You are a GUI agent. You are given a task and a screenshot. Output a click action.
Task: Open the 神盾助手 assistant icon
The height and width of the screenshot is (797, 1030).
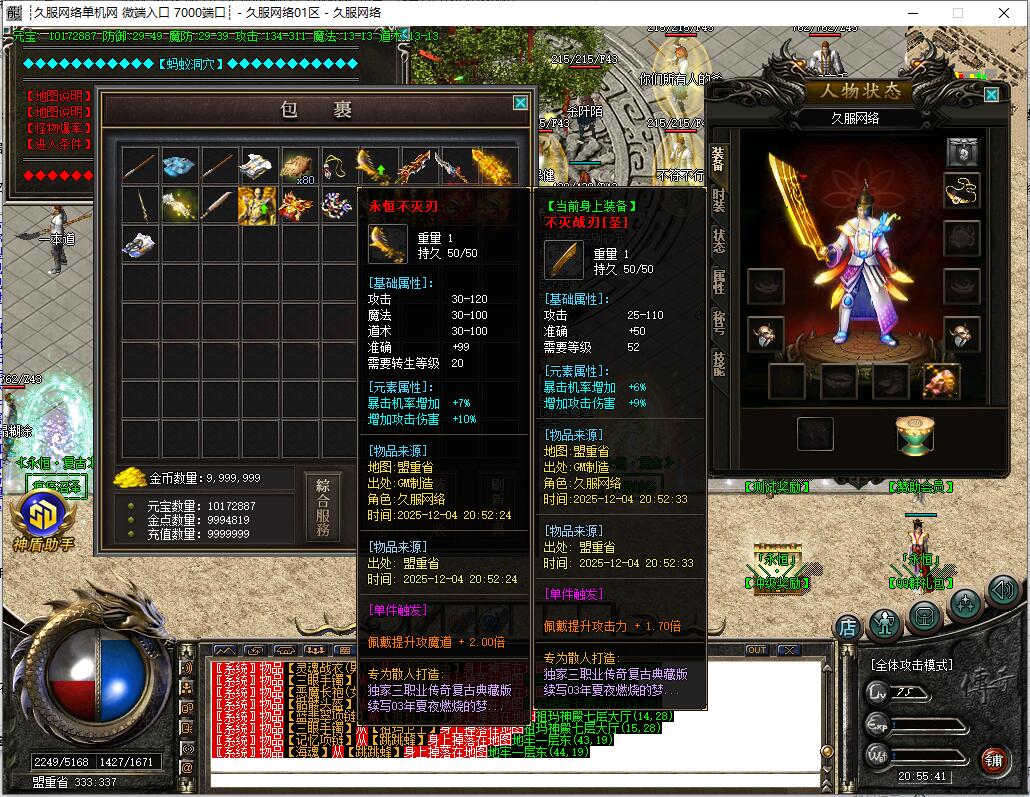[42, 517]
